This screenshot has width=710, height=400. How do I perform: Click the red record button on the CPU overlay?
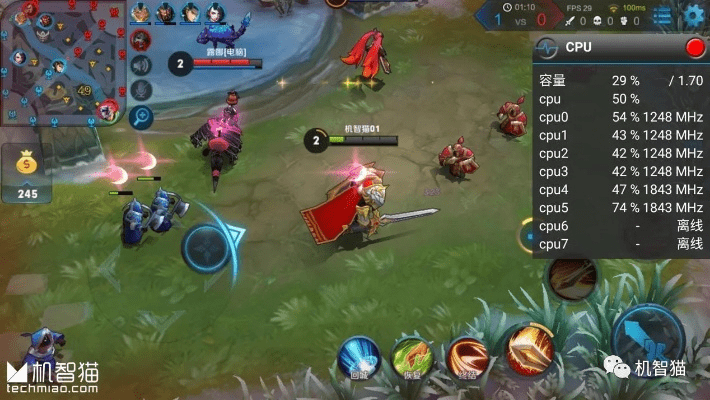coord(694,47)
